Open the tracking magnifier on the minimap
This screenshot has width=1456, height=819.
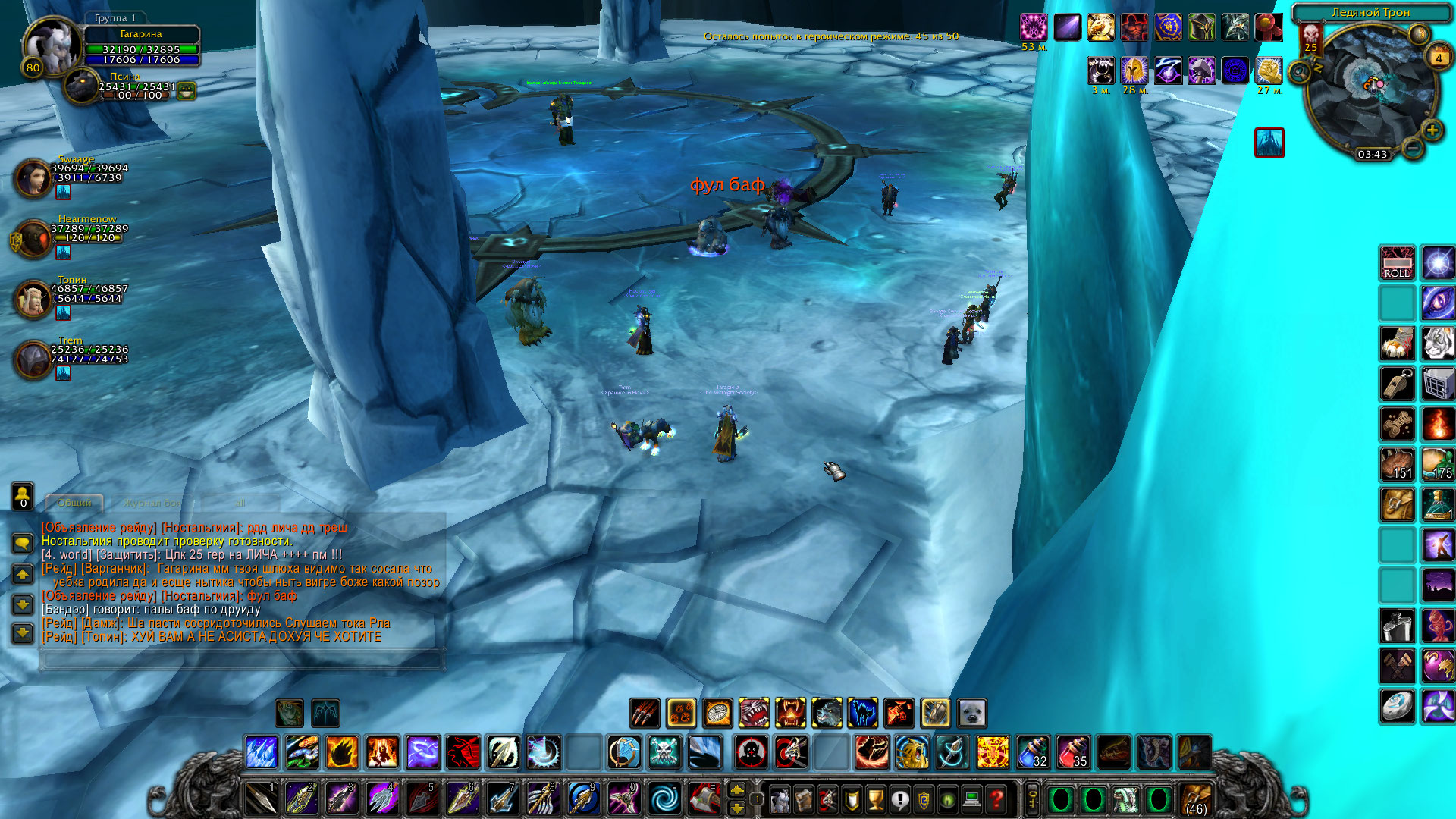click(x=1299, y=72)
